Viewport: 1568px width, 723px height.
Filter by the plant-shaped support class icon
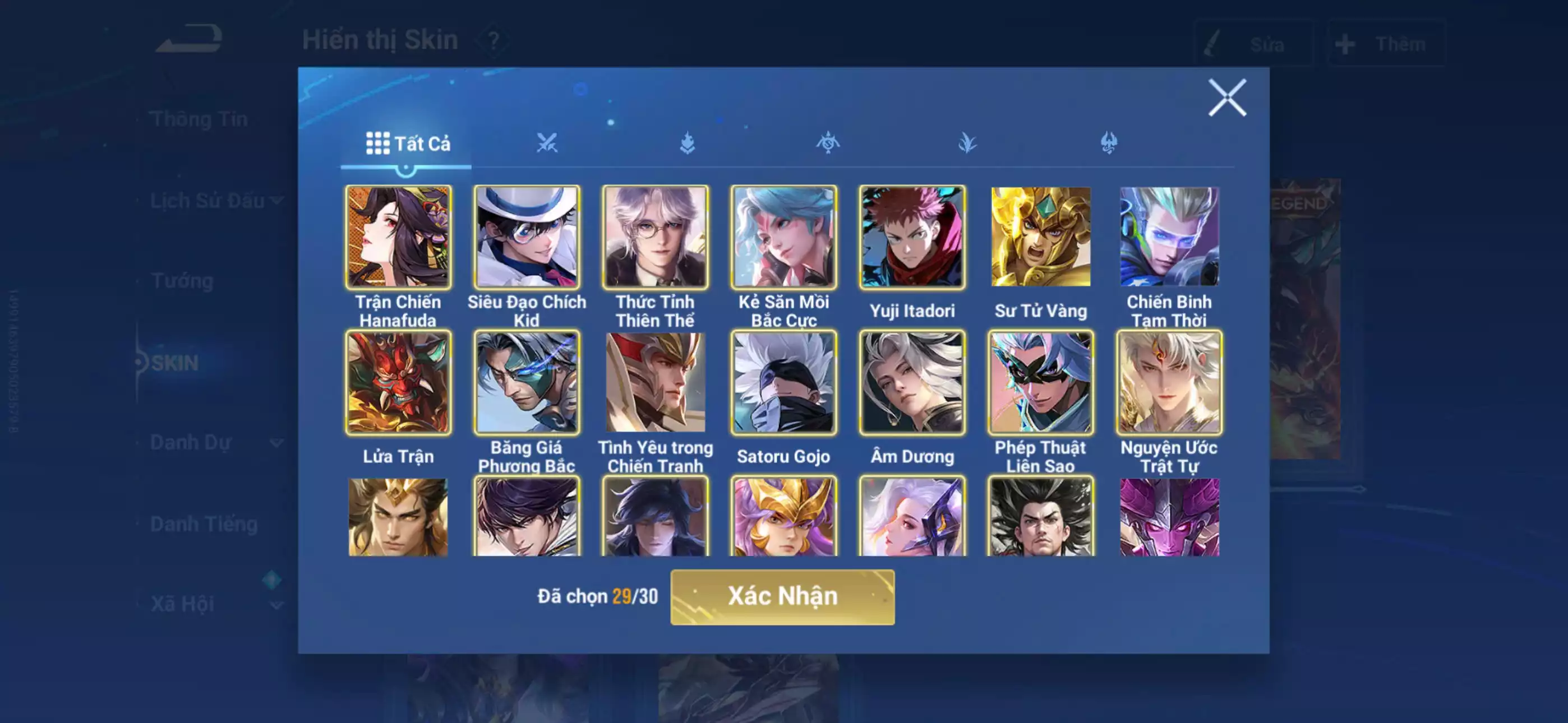point(969,142)
